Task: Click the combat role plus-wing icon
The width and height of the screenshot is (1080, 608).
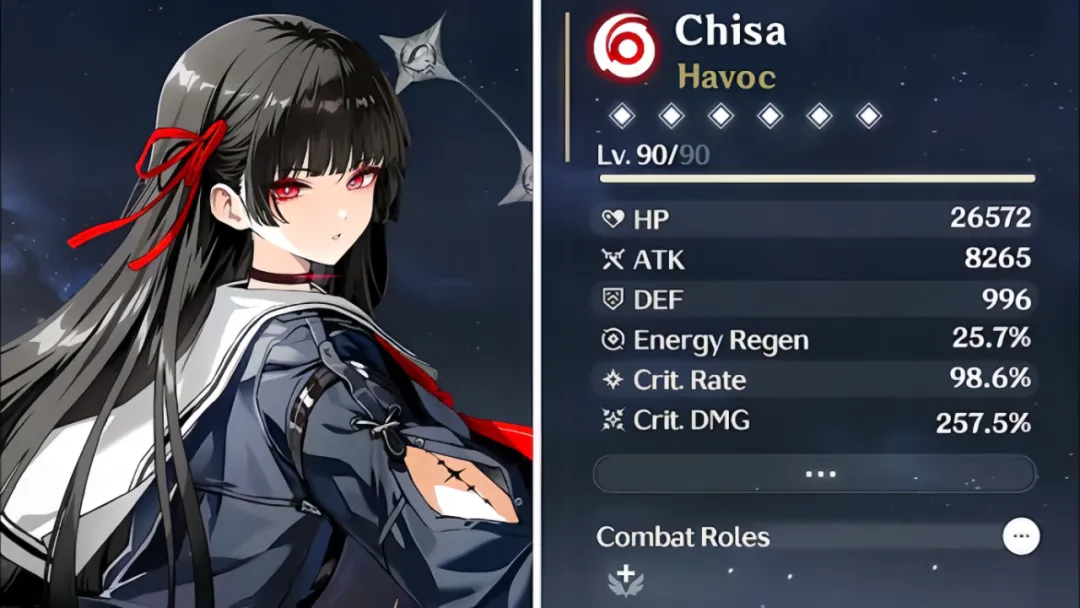Action: (626, 580)
